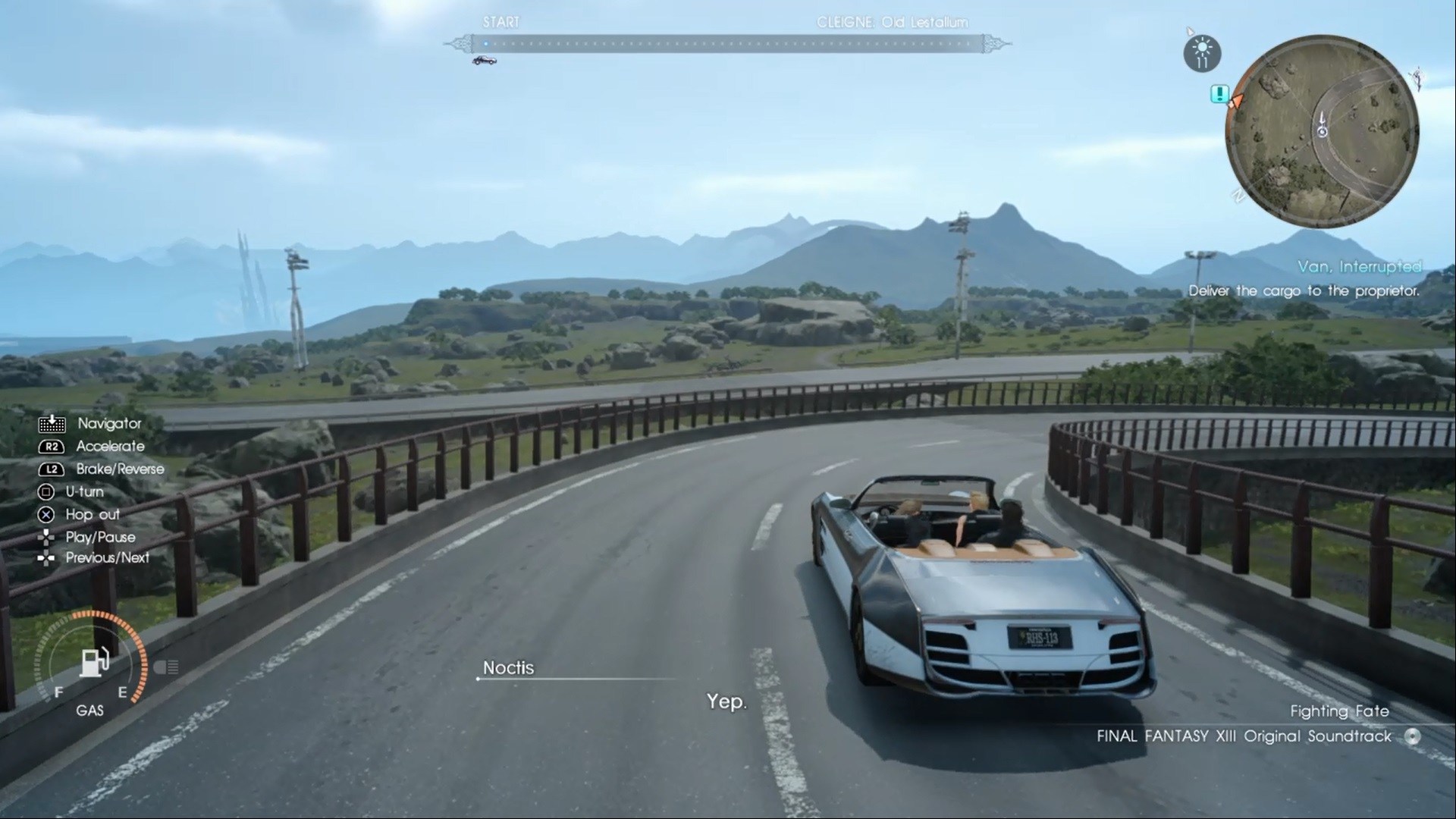Click the headlights indicator icon
This screenshot has height=819, width=1456.
(x=166, y=667)
